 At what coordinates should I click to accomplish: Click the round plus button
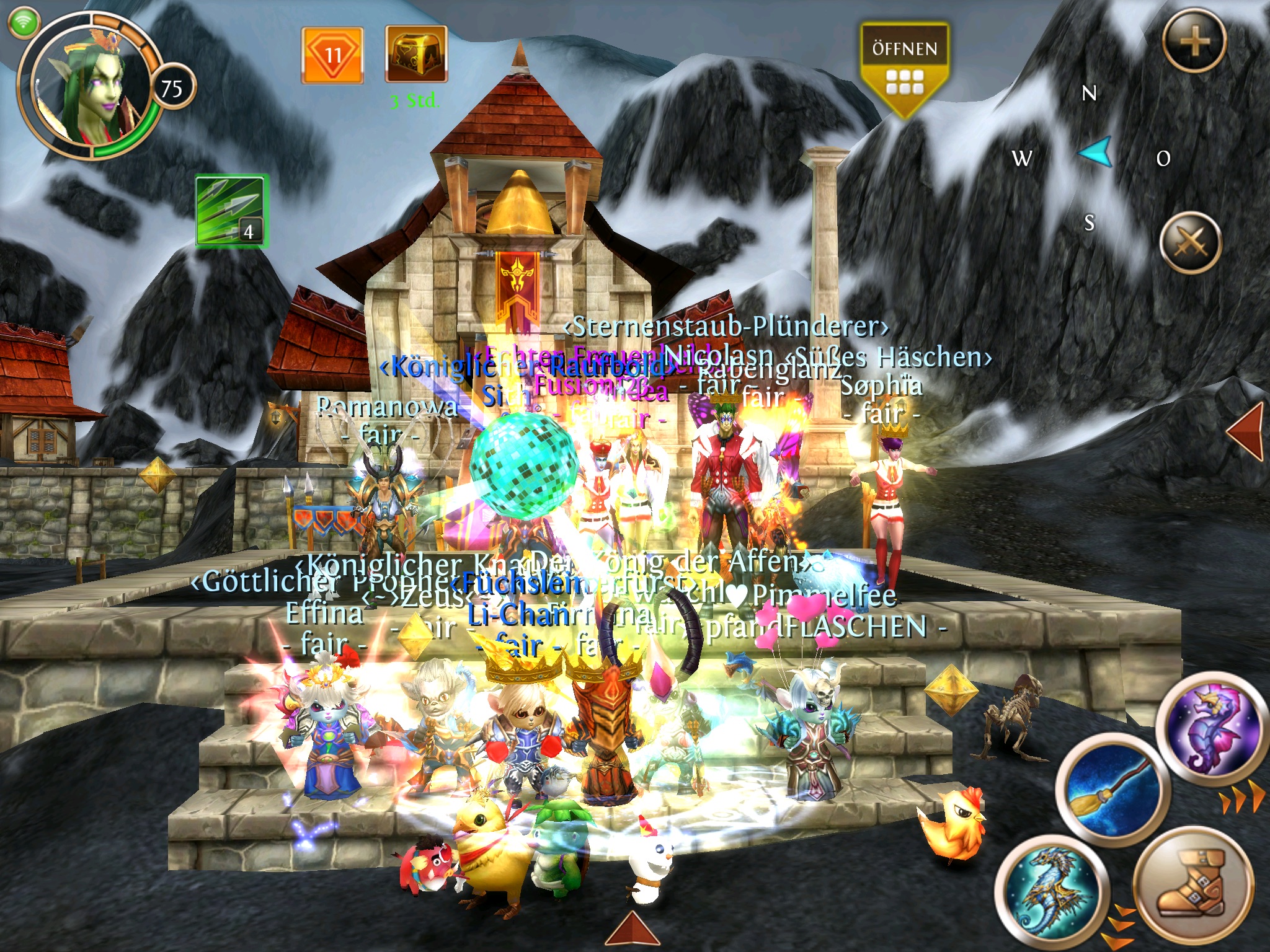[x=1194, y=42]
